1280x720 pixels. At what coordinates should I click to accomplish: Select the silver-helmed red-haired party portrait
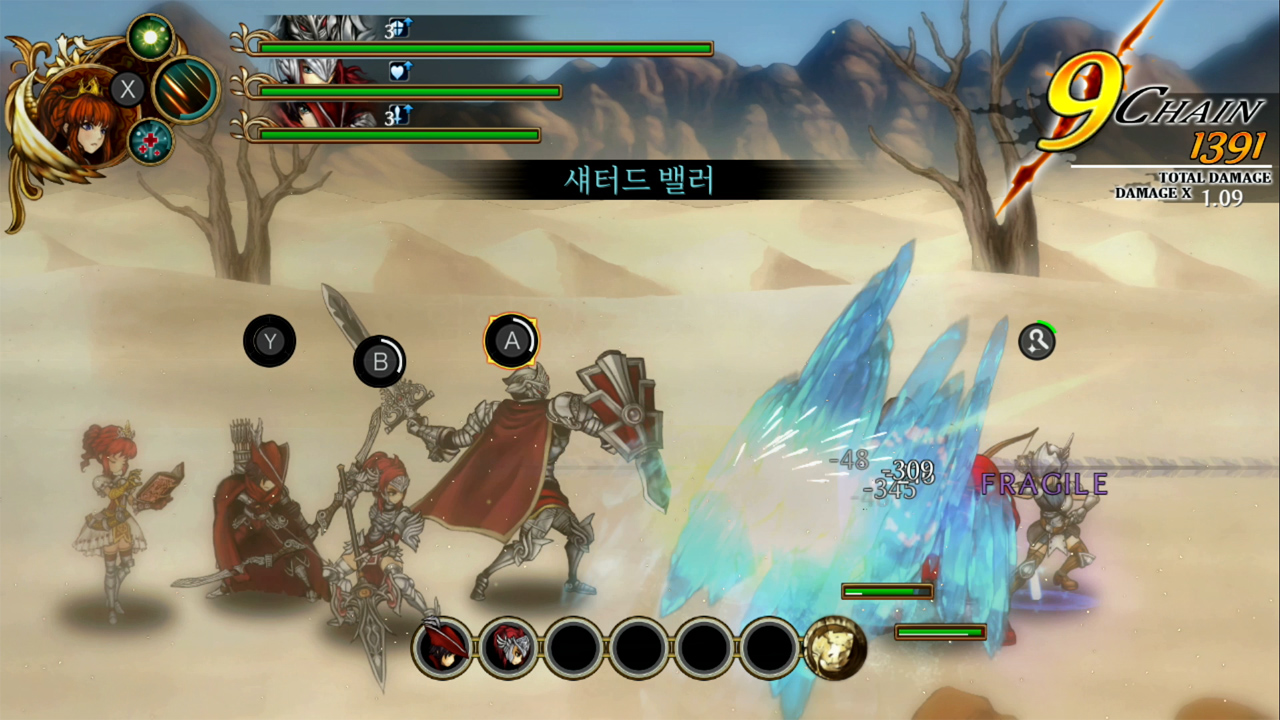[310, 72]
